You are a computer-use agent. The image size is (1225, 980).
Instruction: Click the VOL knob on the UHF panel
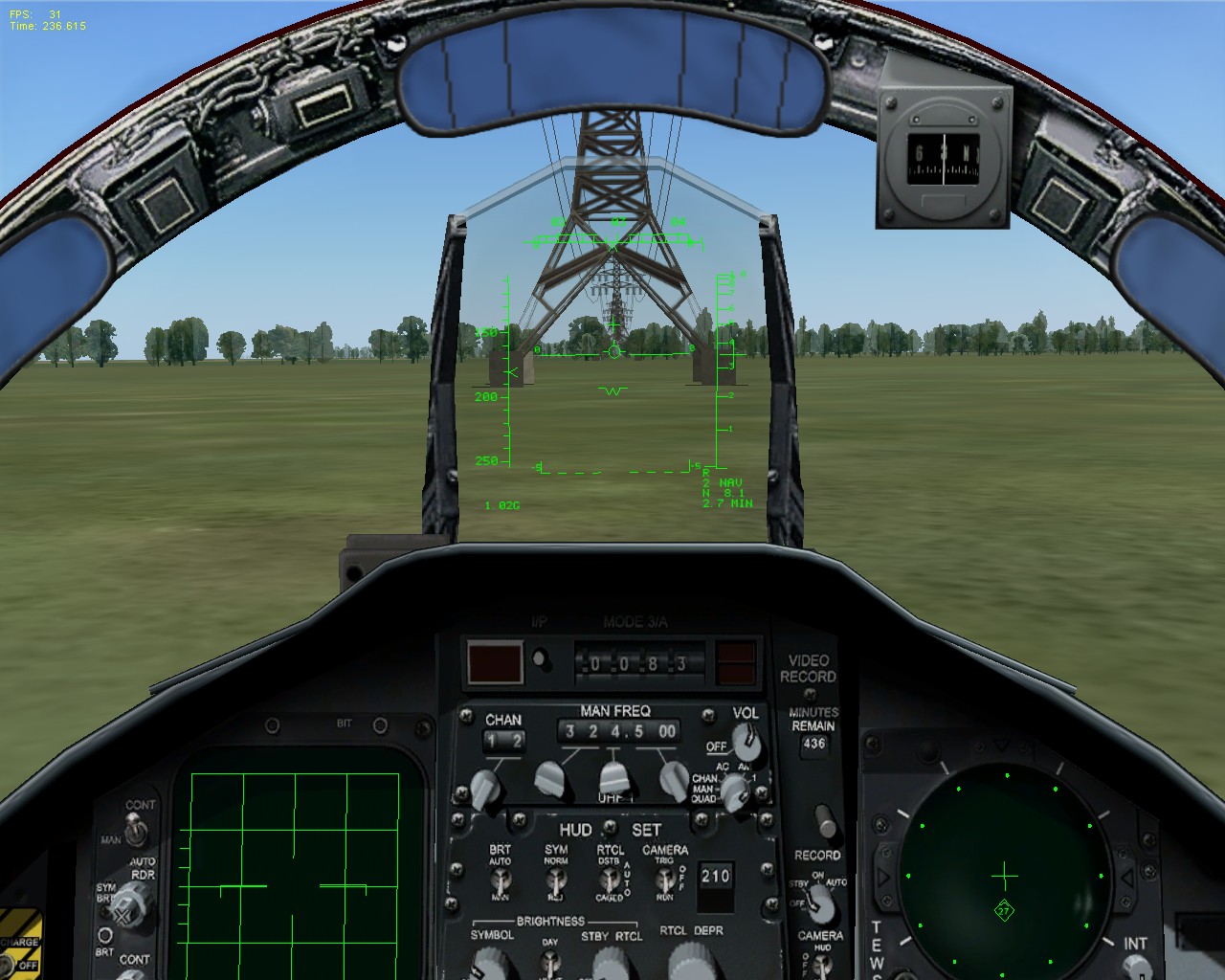pyautogui.click(x=745, y=745)
